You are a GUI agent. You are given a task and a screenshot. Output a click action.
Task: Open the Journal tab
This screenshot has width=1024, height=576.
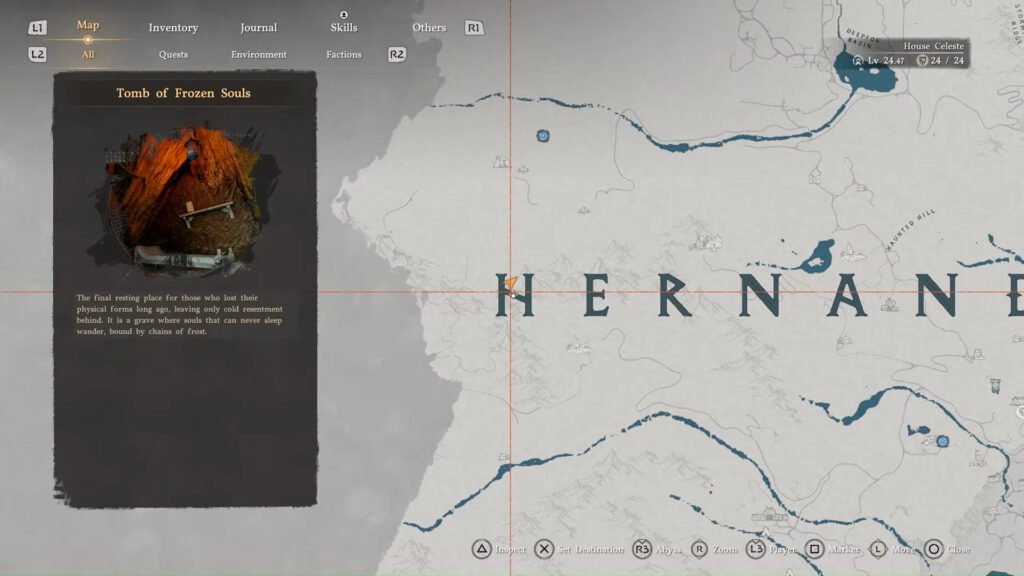coord(258,28)
